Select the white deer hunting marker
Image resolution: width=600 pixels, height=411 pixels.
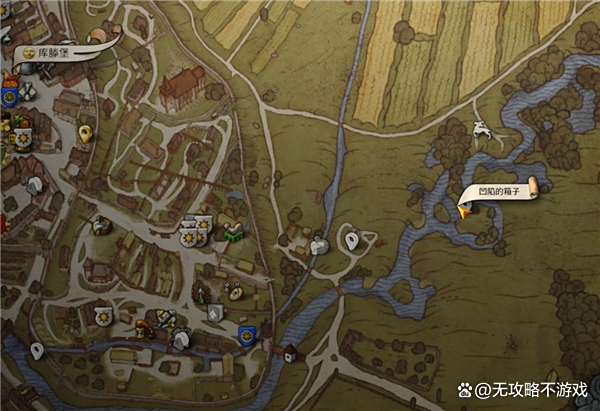point(484,129)
